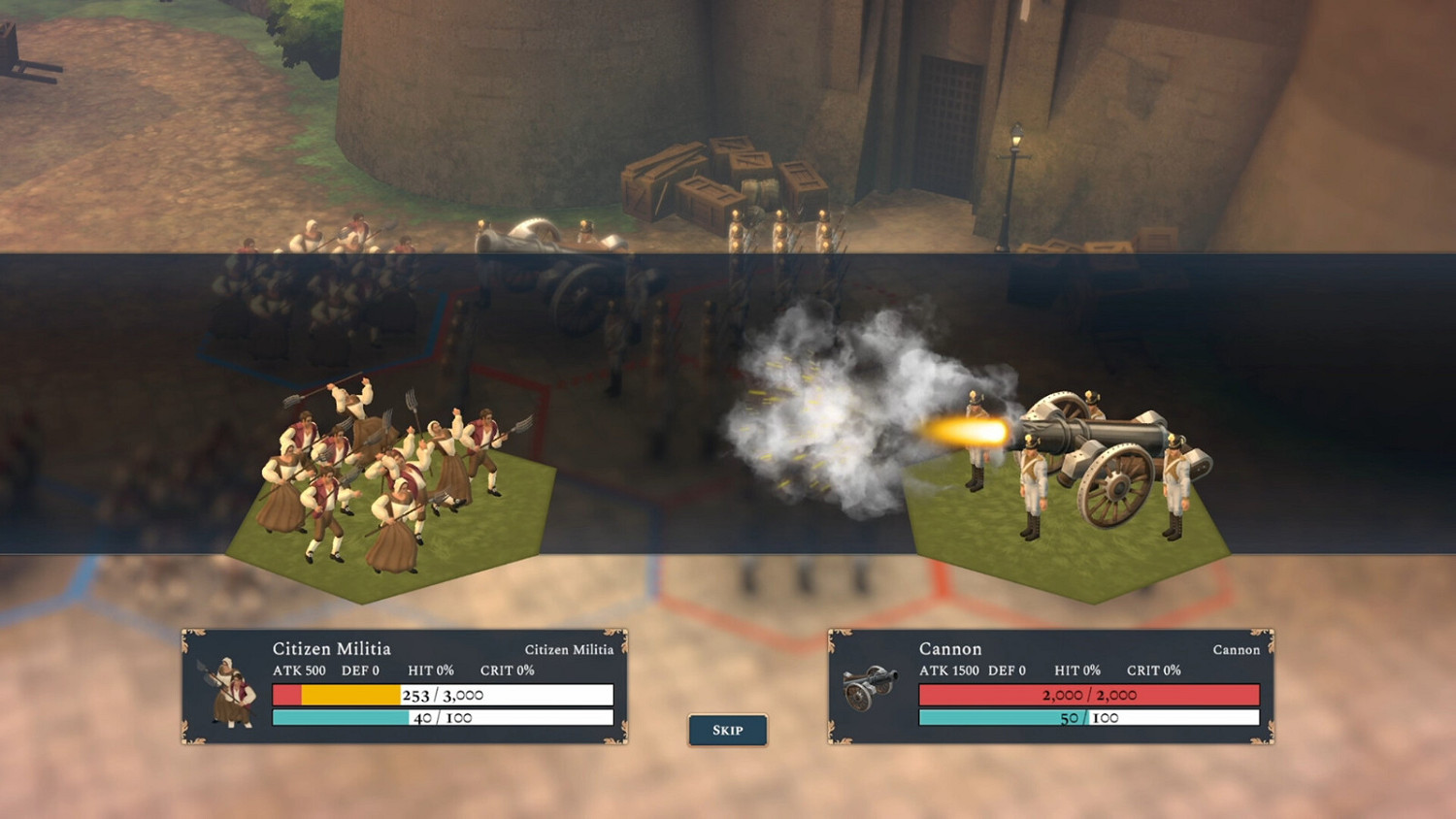Click the Cannon's morale bar at 50/100

pyautogui.click(x=1087, y=718)
